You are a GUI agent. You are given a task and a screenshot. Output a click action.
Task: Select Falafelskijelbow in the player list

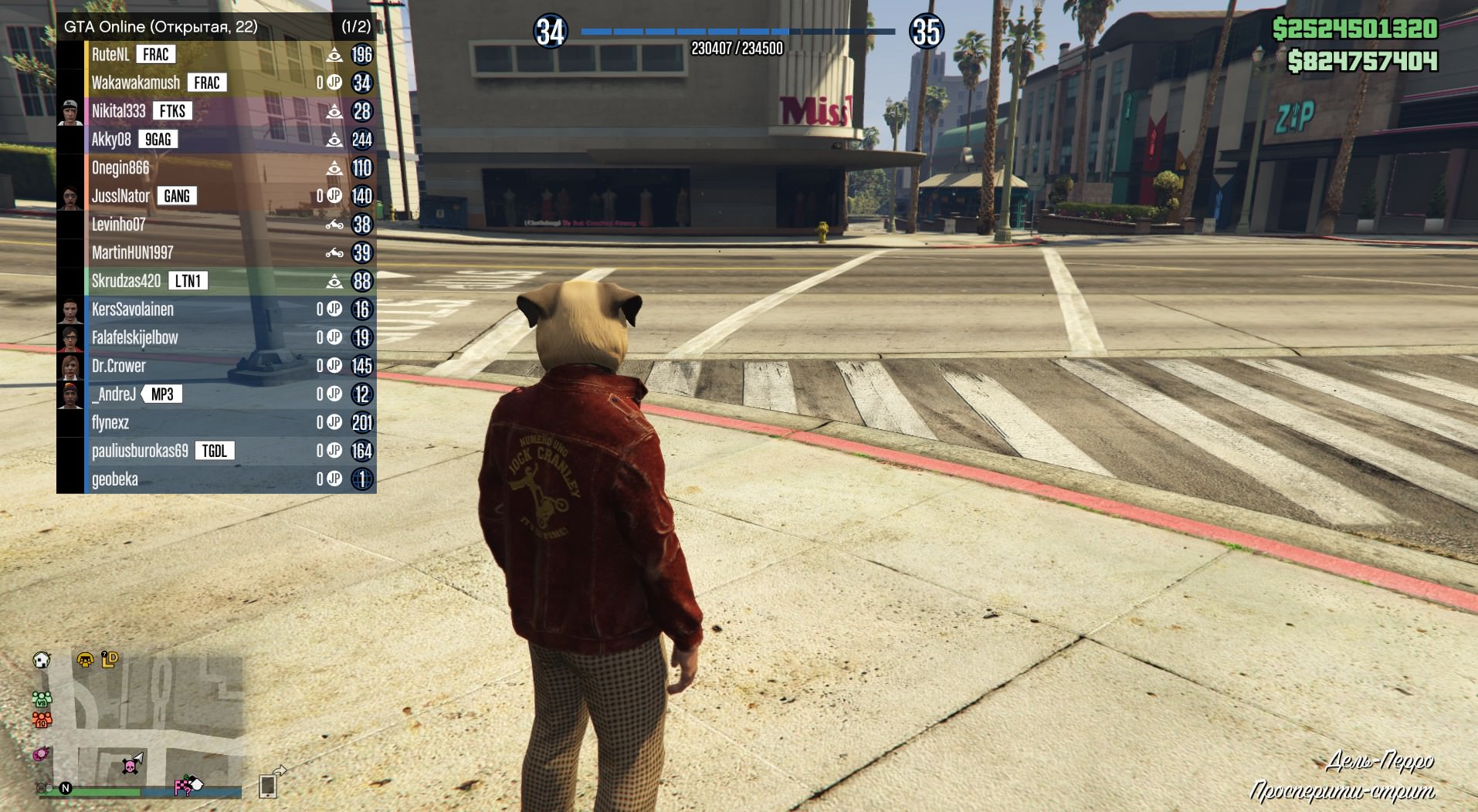click(x=134, y=338)
